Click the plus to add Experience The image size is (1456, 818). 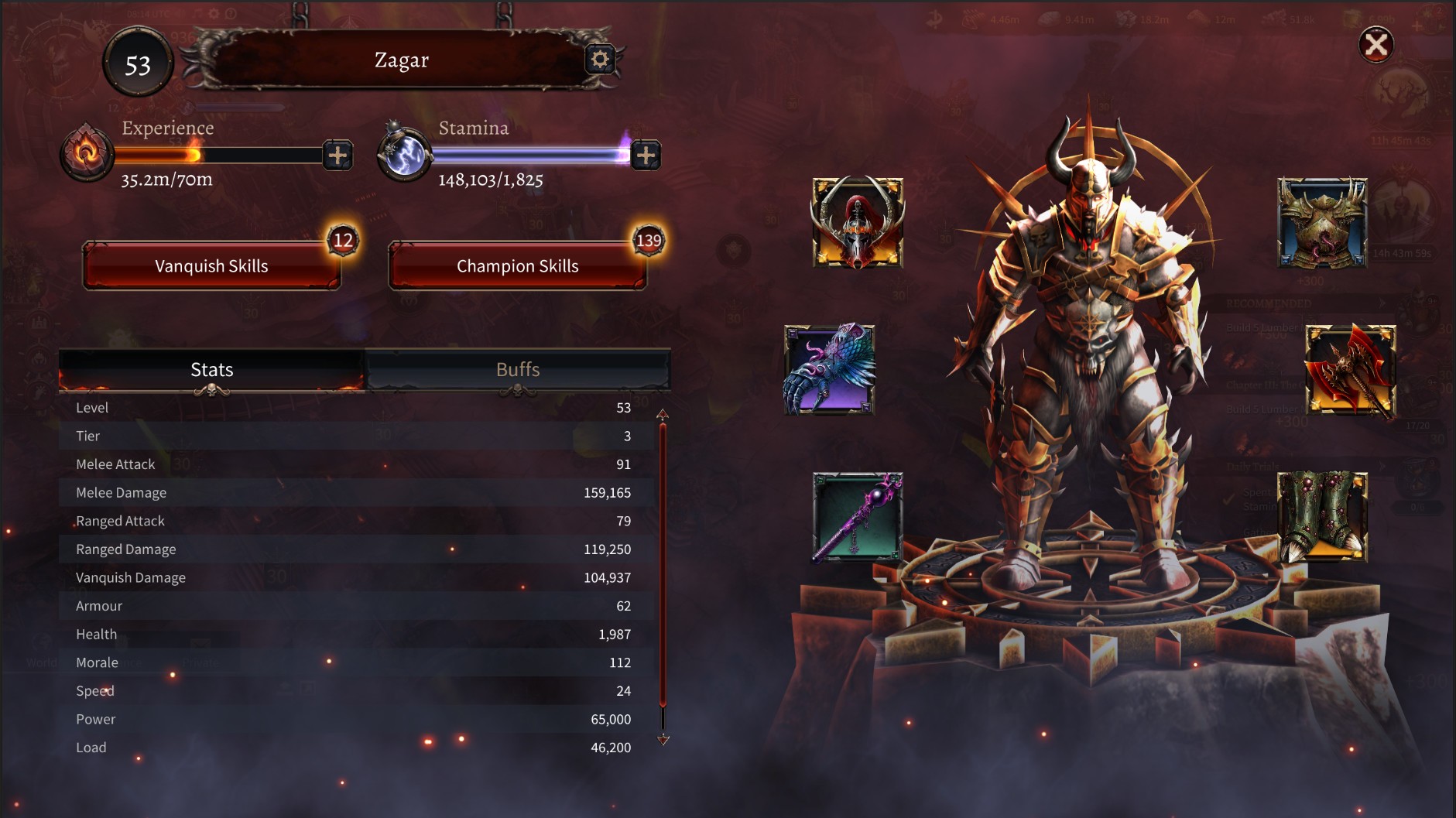coord(337,155)
